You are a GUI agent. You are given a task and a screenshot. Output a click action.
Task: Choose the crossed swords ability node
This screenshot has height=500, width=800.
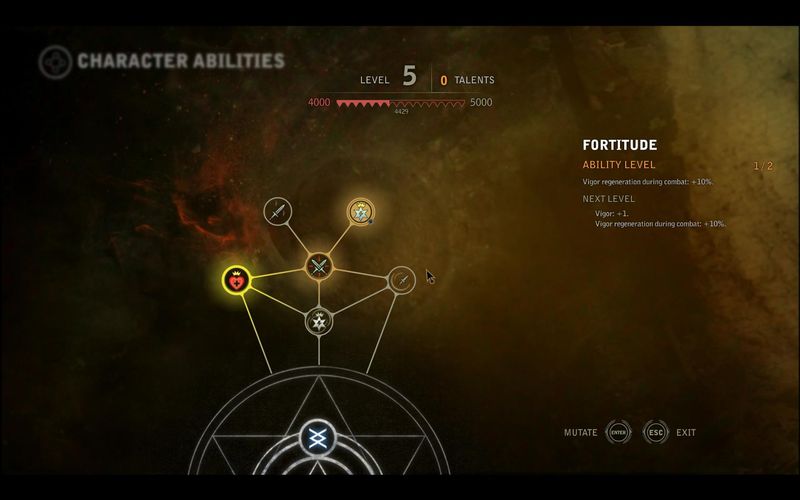point(319,265)
